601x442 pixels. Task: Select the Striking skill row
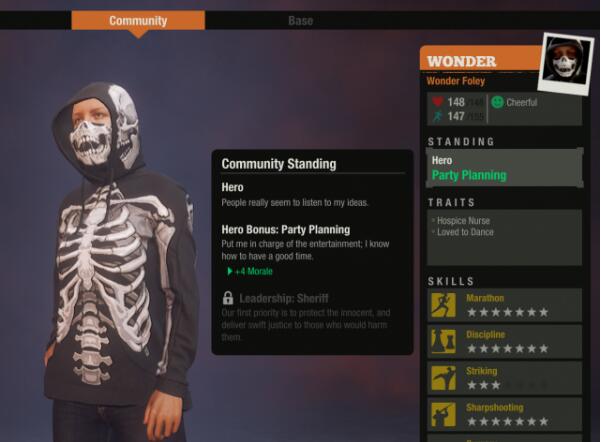505,377
